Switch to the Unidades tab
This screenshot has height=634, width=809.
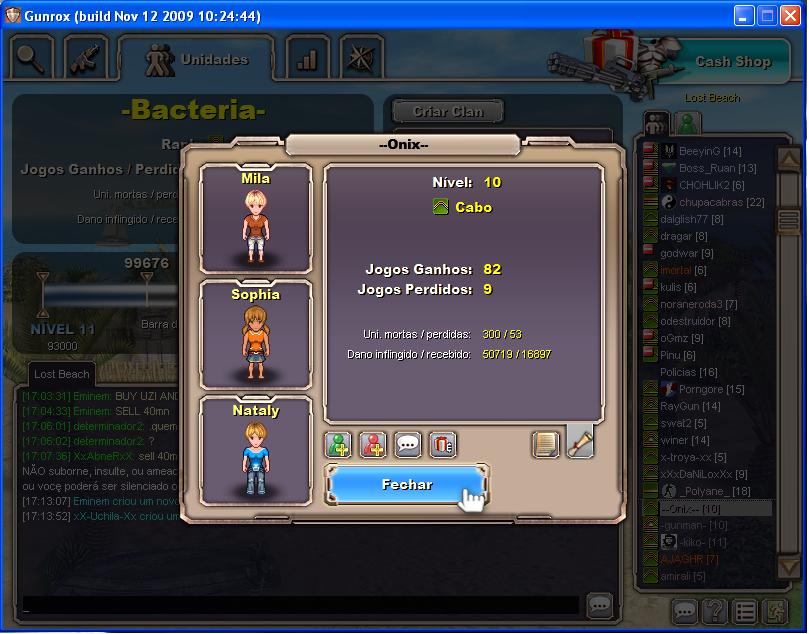coord(196,60)
